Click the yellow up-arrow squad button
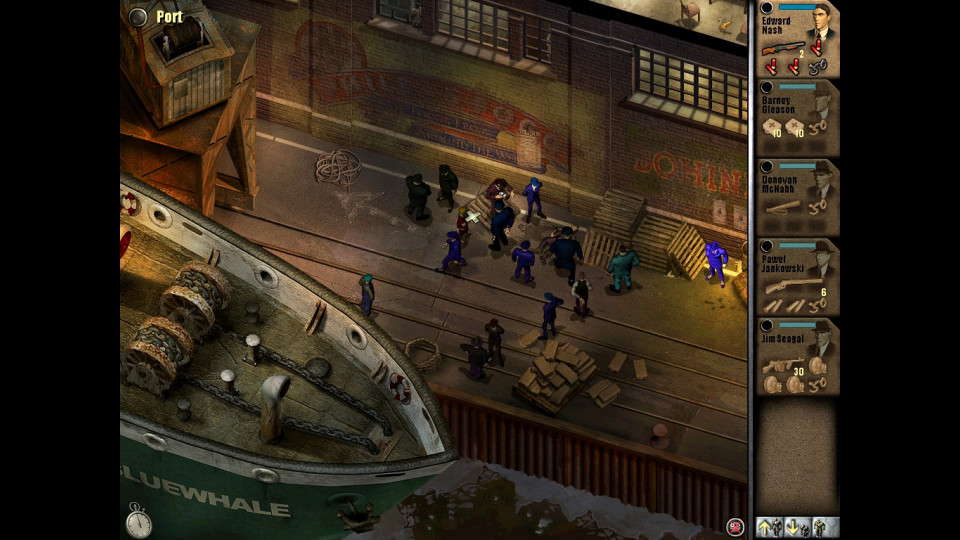Viewport: 960px width, 540px height. pos(768,526)
